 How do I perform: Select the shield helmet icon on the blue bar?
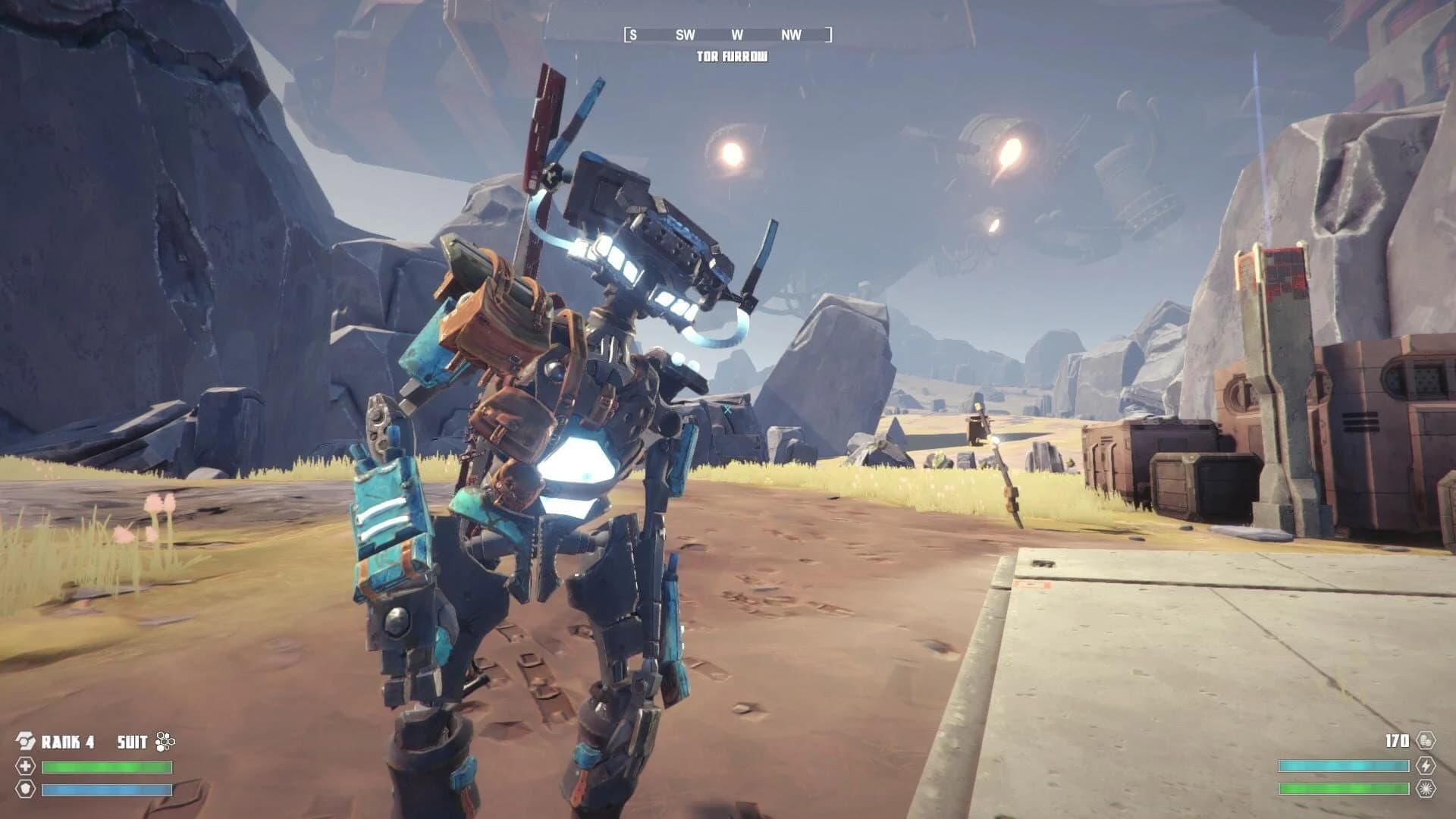coord(26,791)
